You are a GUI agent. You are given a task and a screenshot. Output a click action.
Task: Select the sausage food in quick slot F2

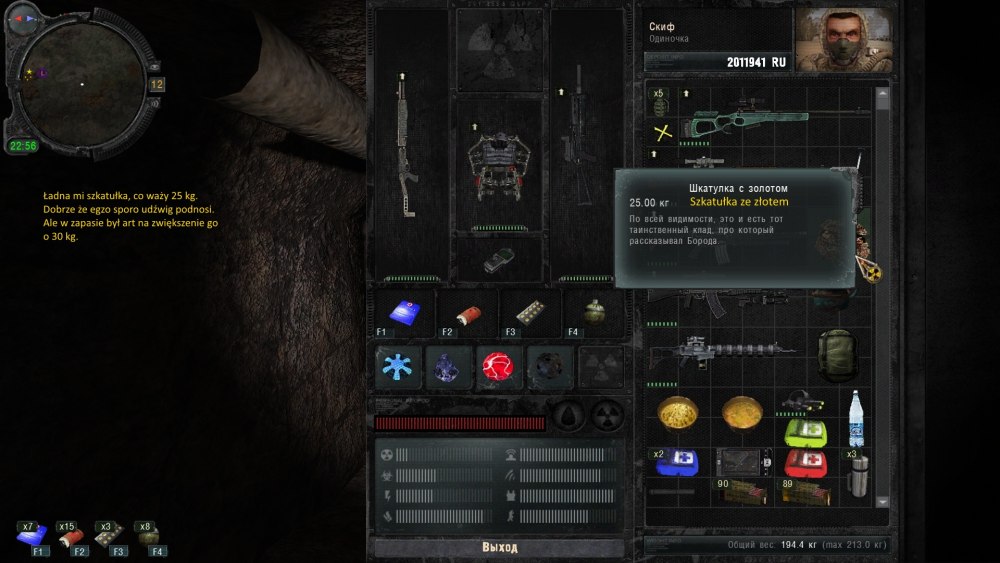pos(468,312)
